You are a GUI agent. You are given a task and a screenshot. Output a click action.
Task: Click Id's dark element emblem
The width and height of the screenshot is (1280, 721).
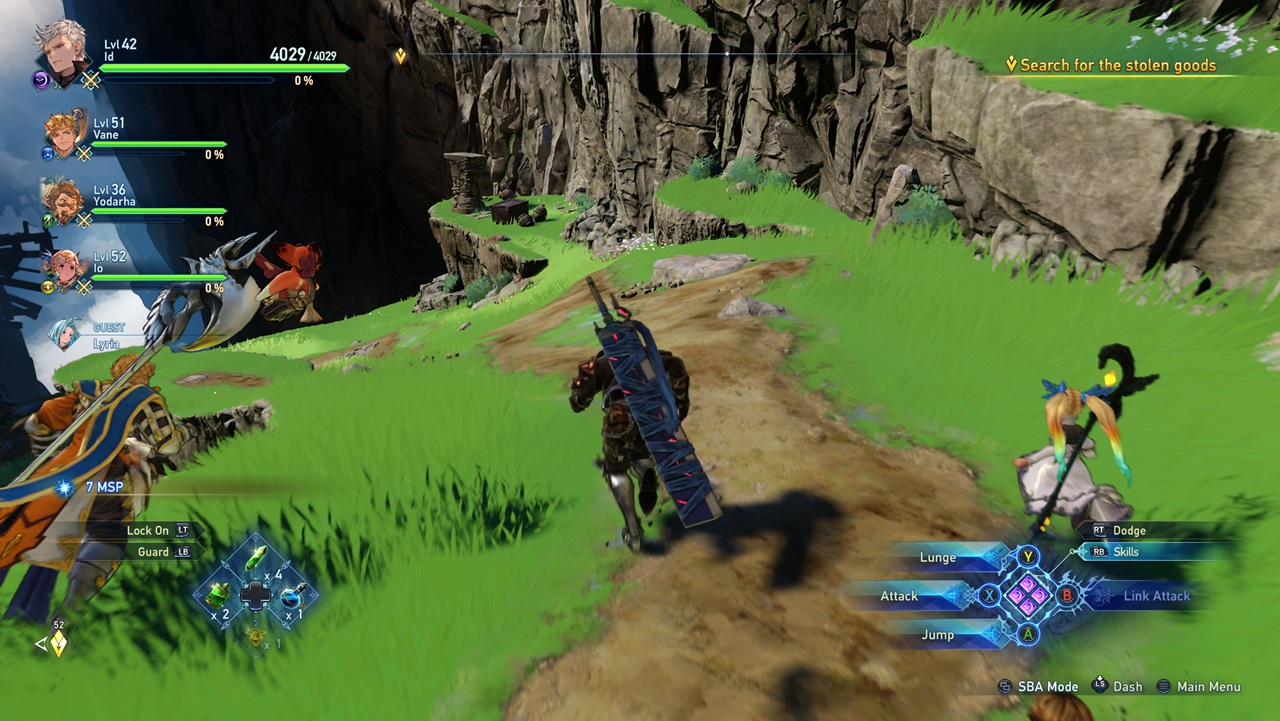[39, 80]
